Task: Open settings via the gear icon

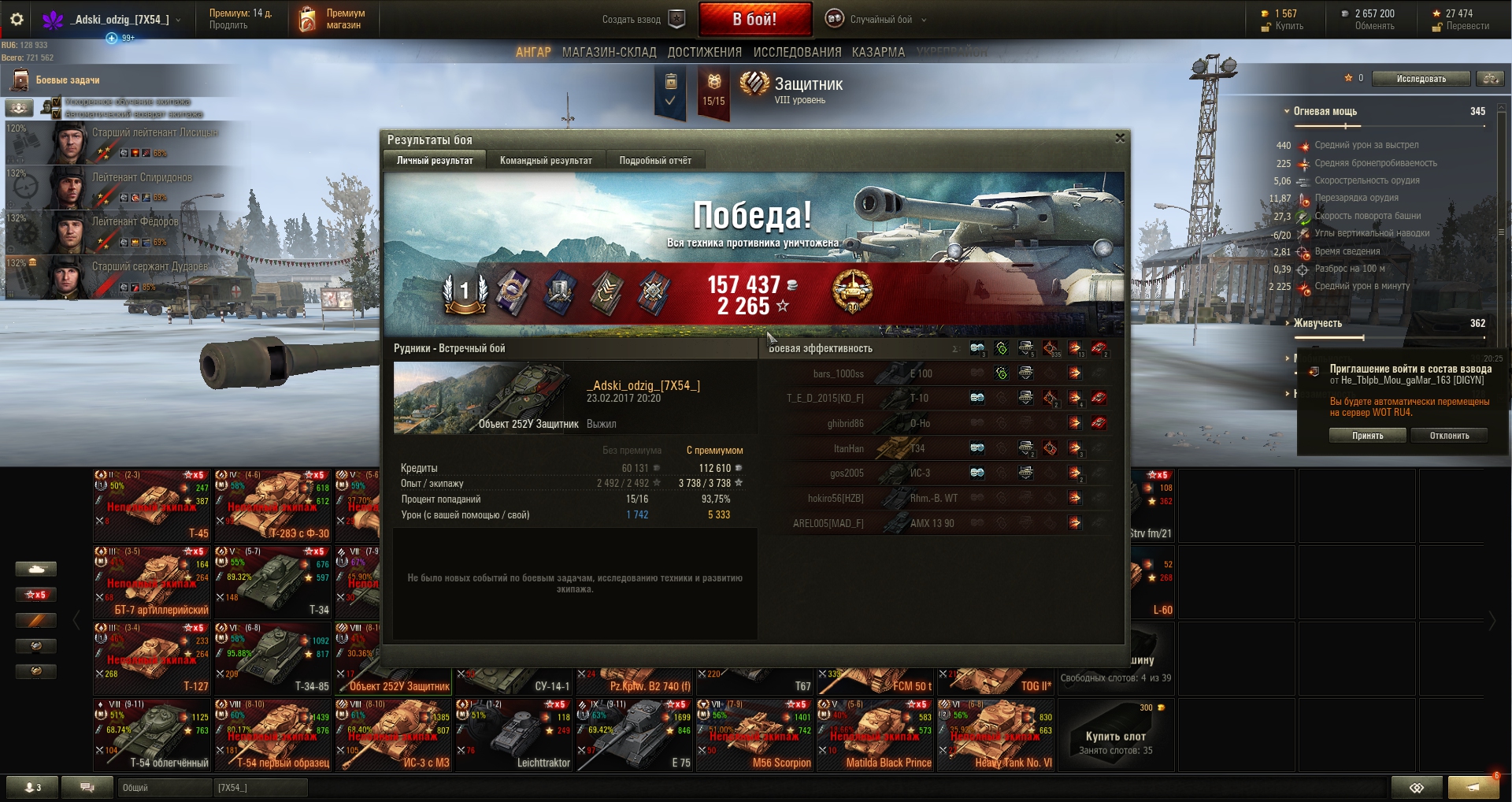Action: pos(17,19)
